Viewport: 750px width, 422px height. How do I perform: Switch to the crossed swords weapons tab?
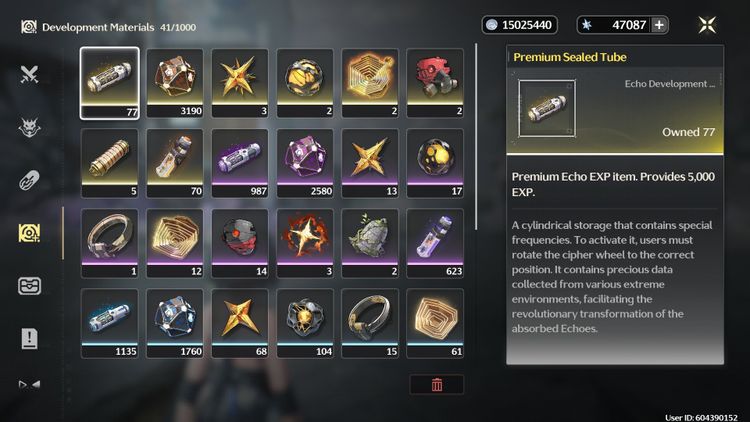click(29, 72)
